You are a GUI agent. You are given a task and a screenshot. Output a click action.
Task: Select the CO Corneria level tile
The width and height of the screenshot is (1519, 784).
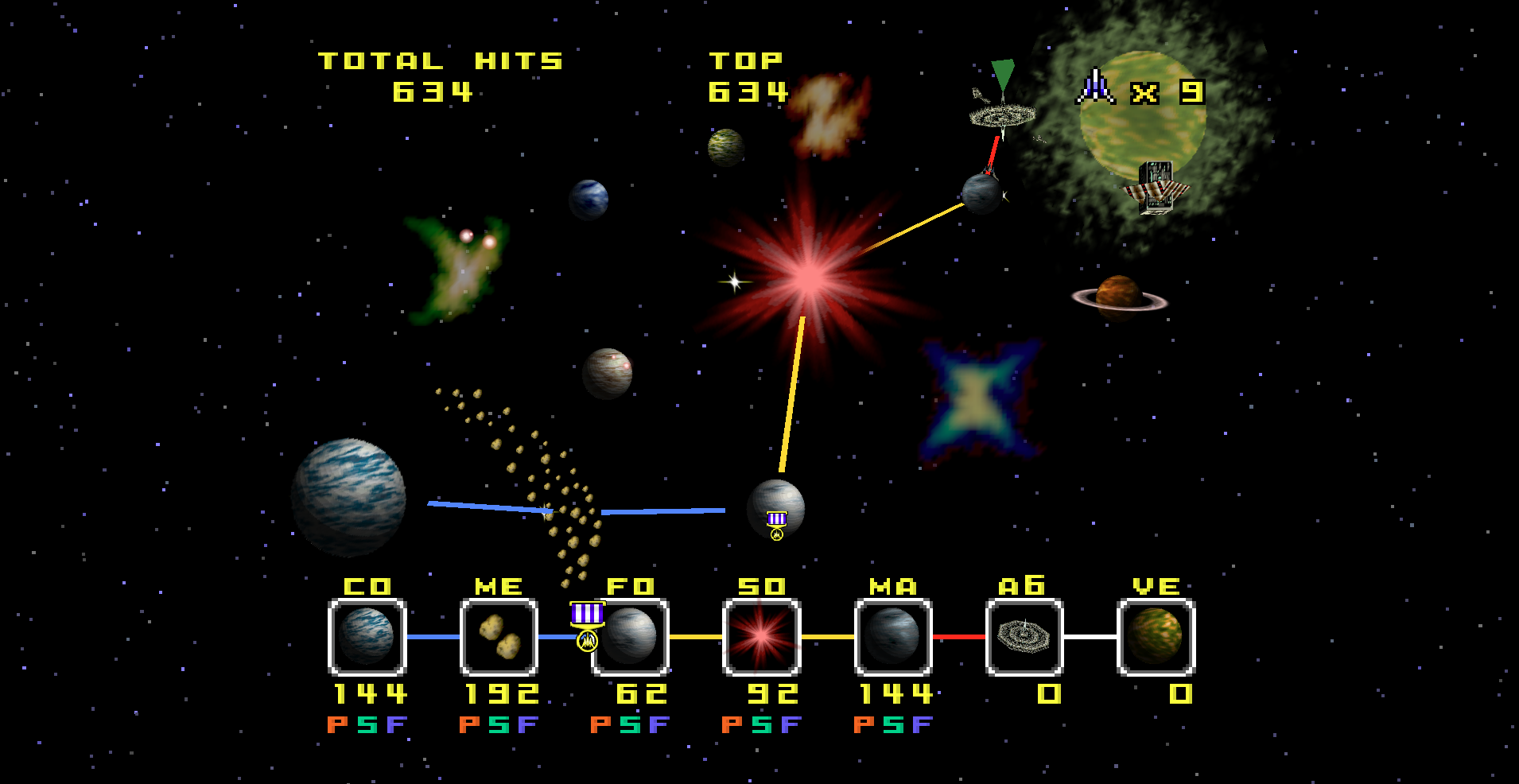[x=367, y=637]
